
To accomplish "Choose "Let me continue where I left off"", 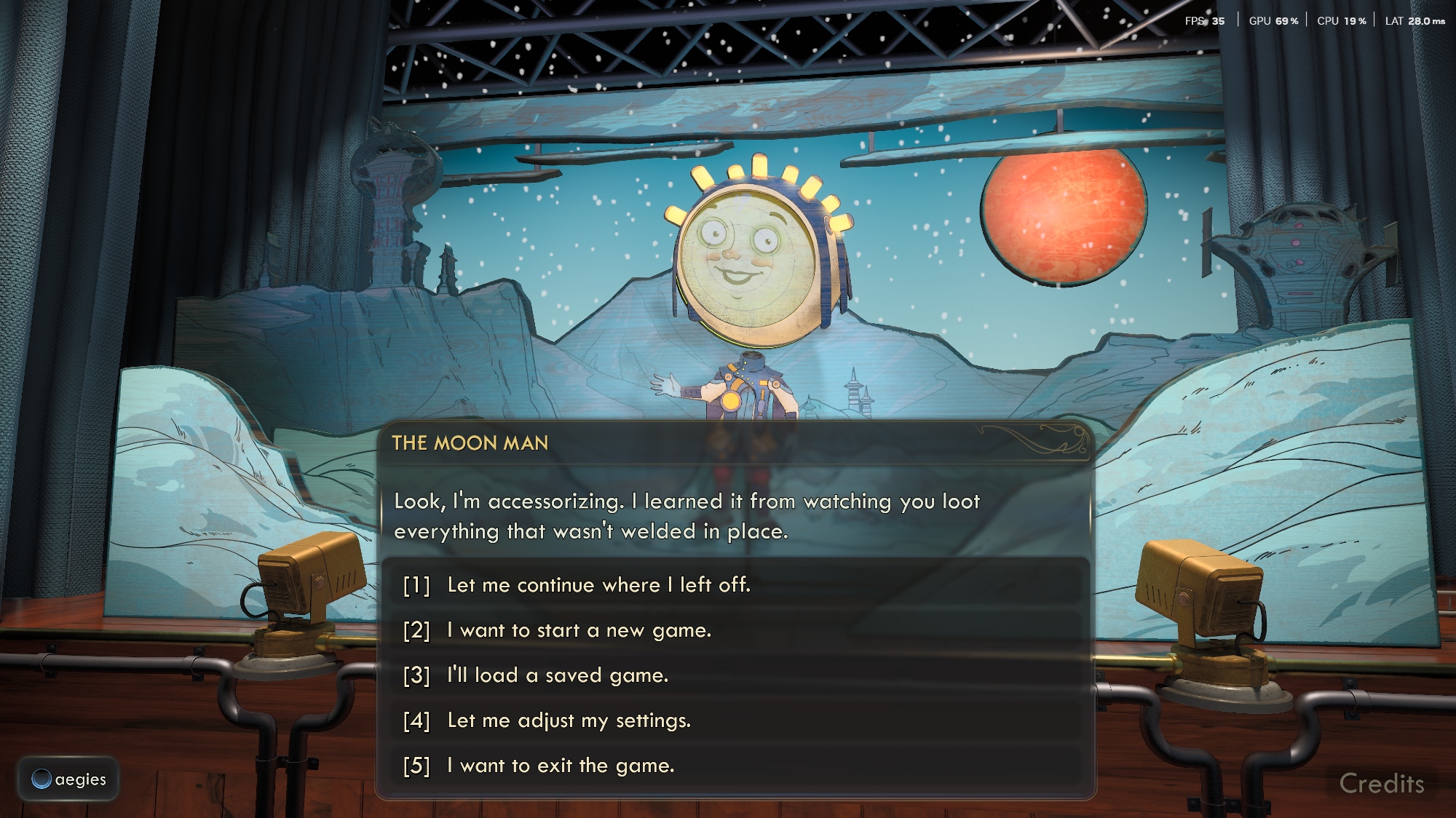I will [x=598, y=585].
